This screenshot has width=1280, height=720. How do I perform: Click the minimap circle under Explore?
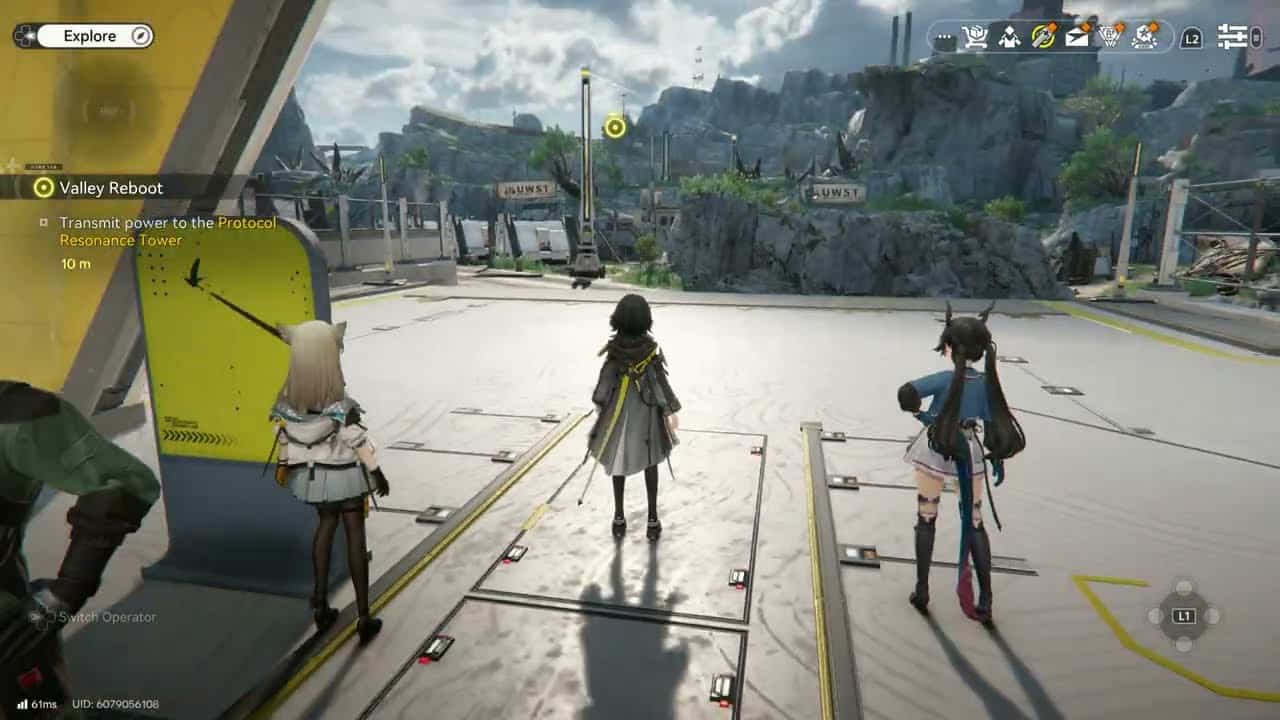[108, 110]
